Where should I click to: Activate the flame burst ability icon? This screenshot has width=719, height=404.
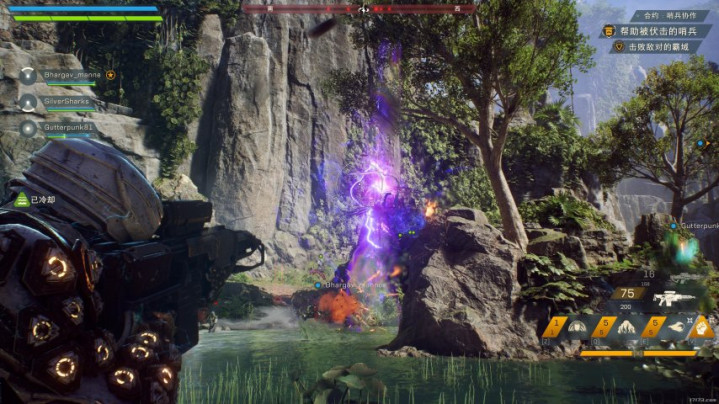click(x=628, y=327)
